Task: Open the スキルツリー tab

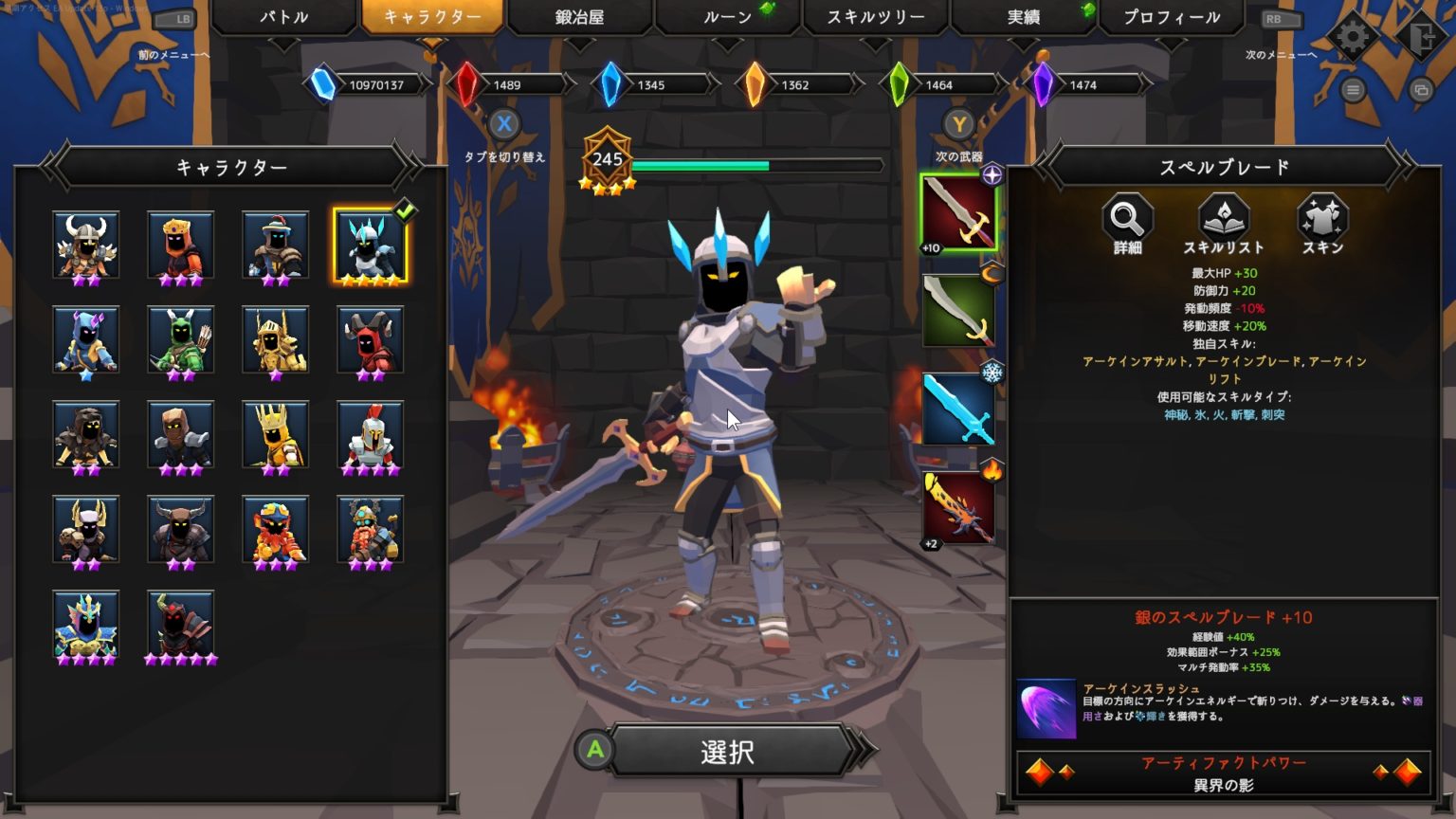Action: click(874, 17)
